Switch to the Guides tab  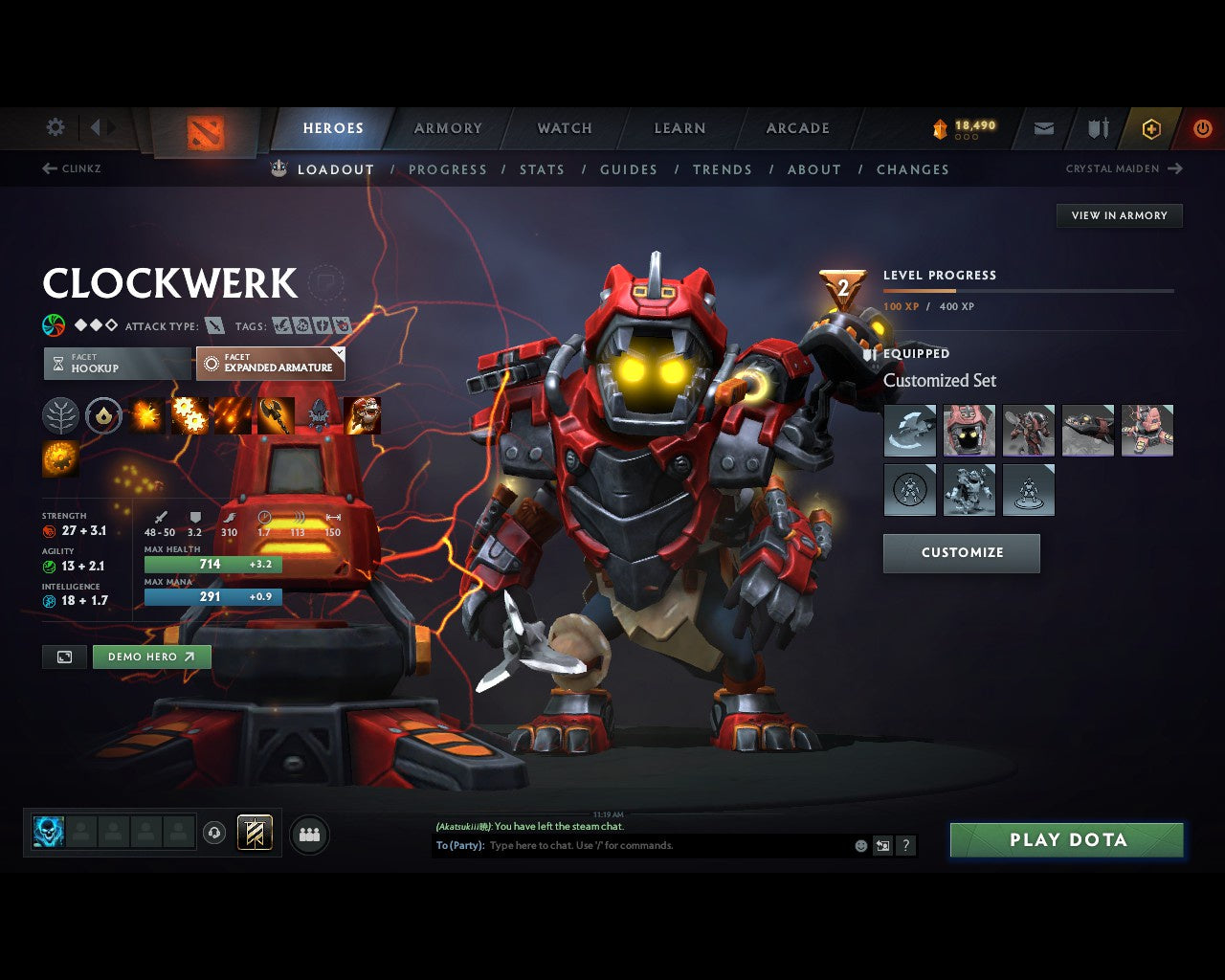pyautogui.click(x=628, y=169)
